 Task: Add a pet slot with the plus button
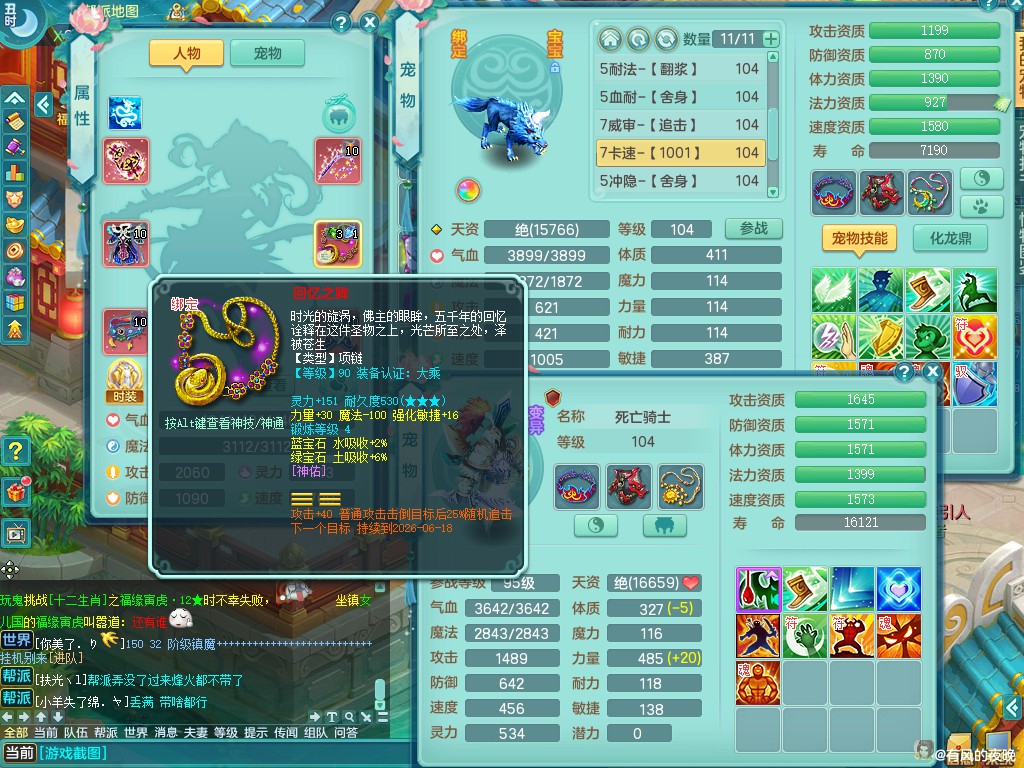click(x=770, y=39)
